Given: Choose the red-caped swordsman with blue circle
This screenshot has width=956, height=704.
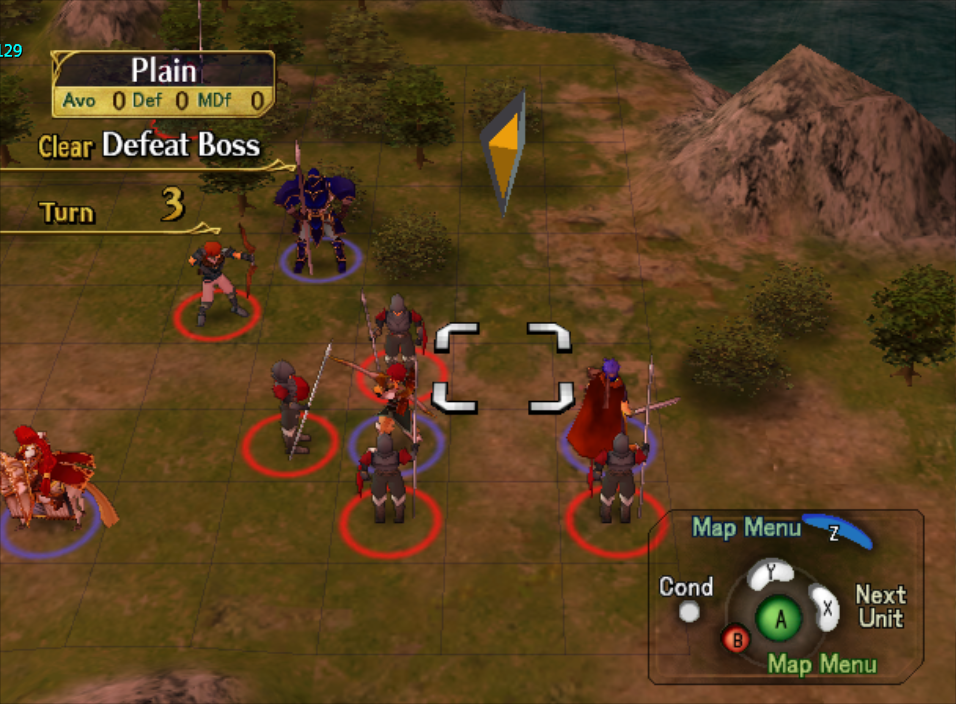Looking at the screenshot, I should (x=605, y=408).
